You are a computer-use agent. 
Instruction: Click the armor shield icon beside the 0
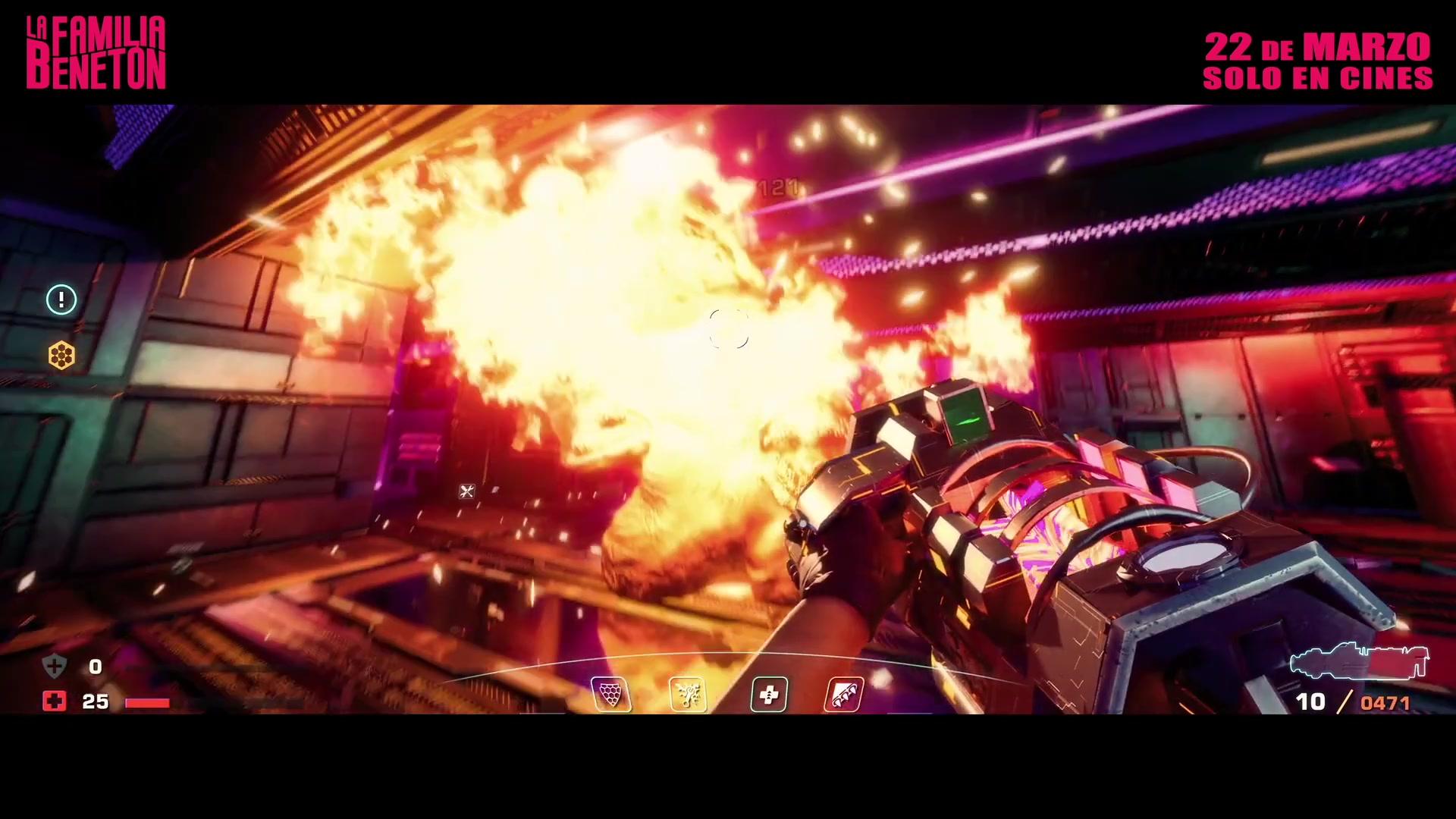(x=53, y=665)
